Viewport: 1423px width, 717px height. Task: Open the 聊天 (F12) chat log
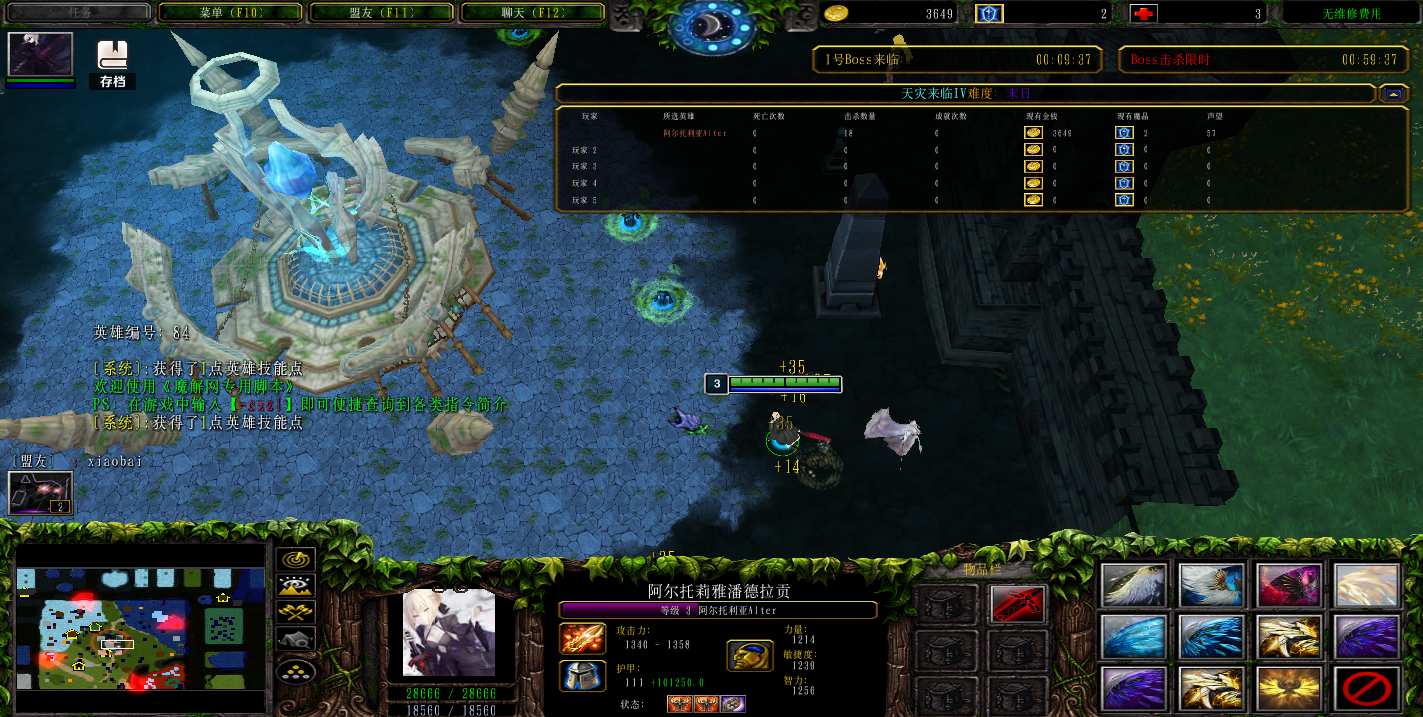click(531, 13)
